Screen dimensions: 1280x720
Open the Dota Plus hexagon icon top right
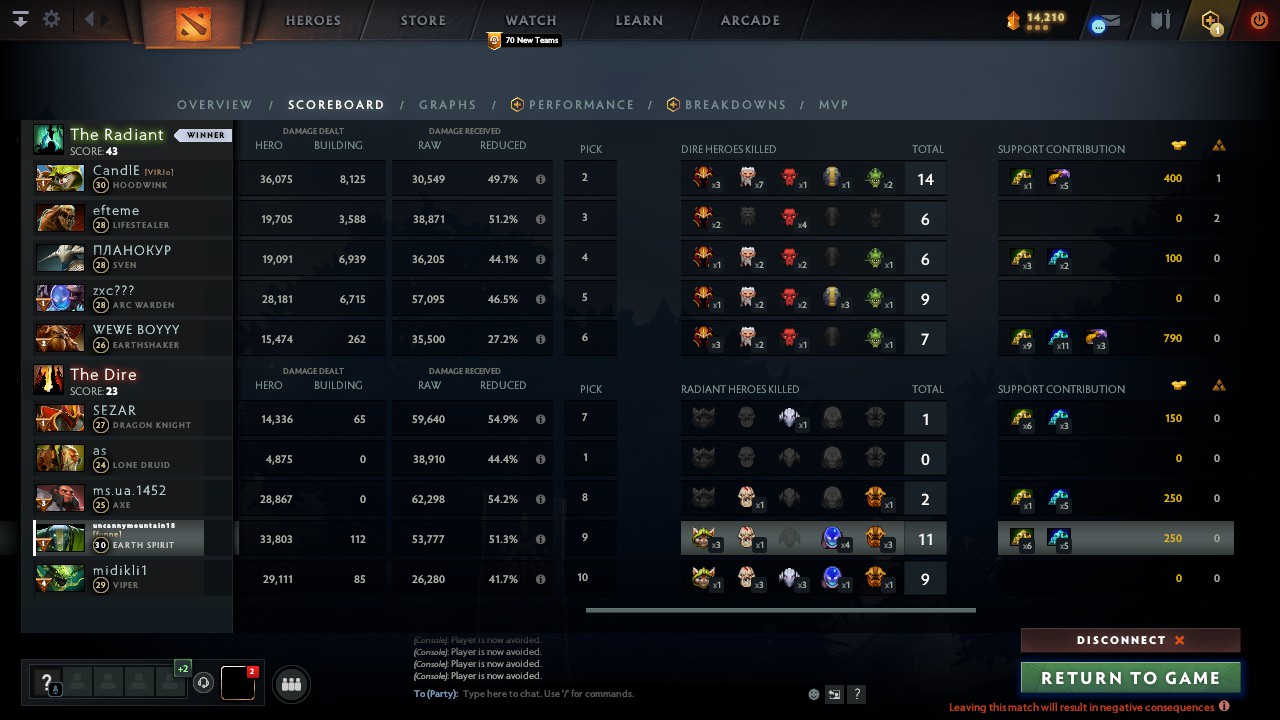coord(1210,20)
